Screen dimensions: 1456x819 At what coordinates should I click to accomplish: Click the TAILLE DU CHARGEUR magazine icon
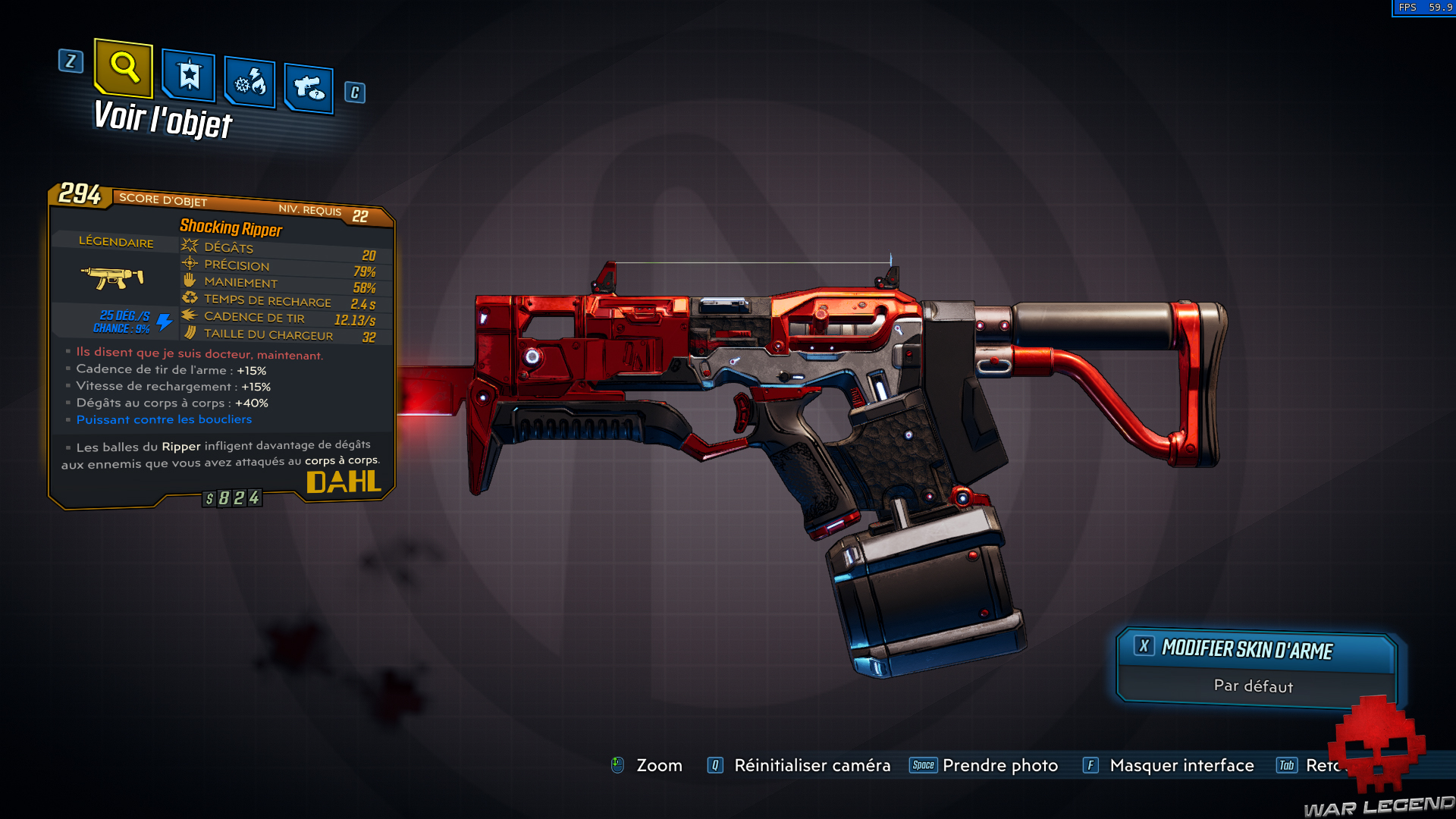(x=187, y=334)
